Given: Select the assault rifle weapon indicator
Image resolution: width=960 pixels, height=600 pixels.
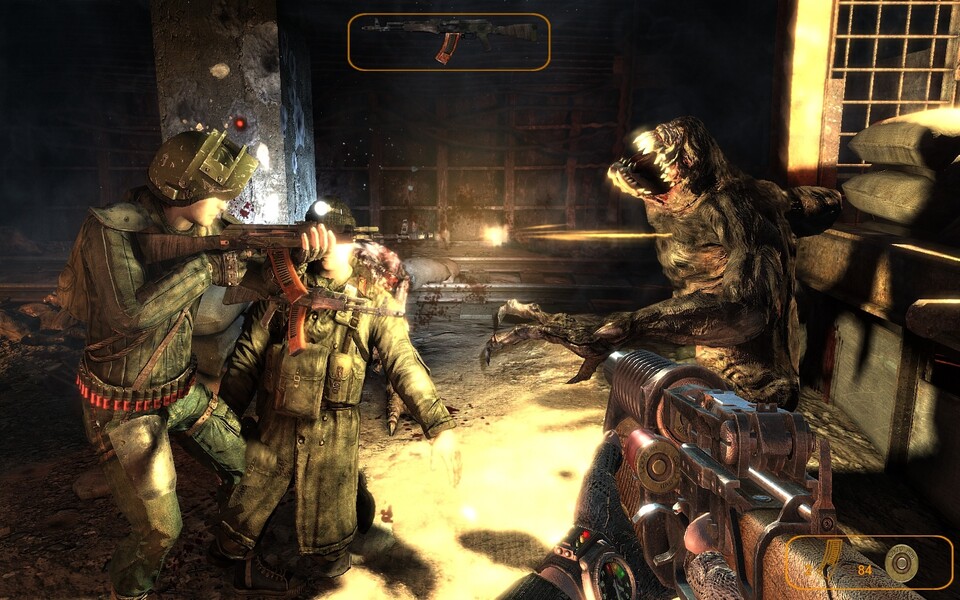Looking at the screenshot, I should point(449,41).
